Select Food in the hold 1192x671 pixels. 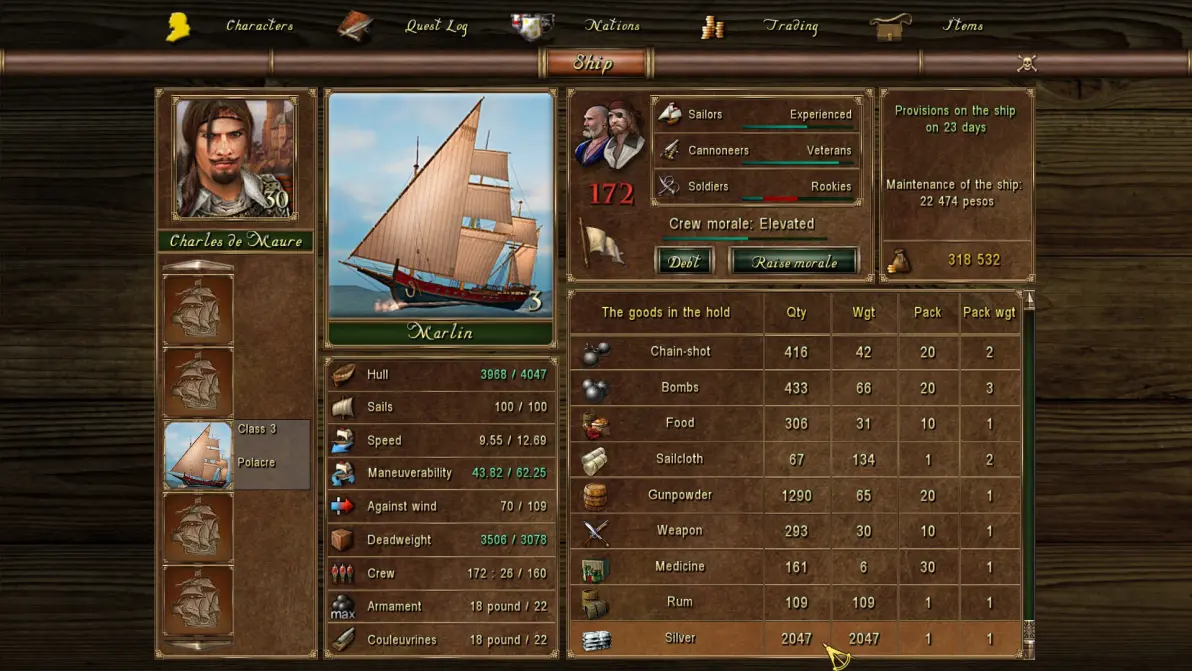[680, 423]
